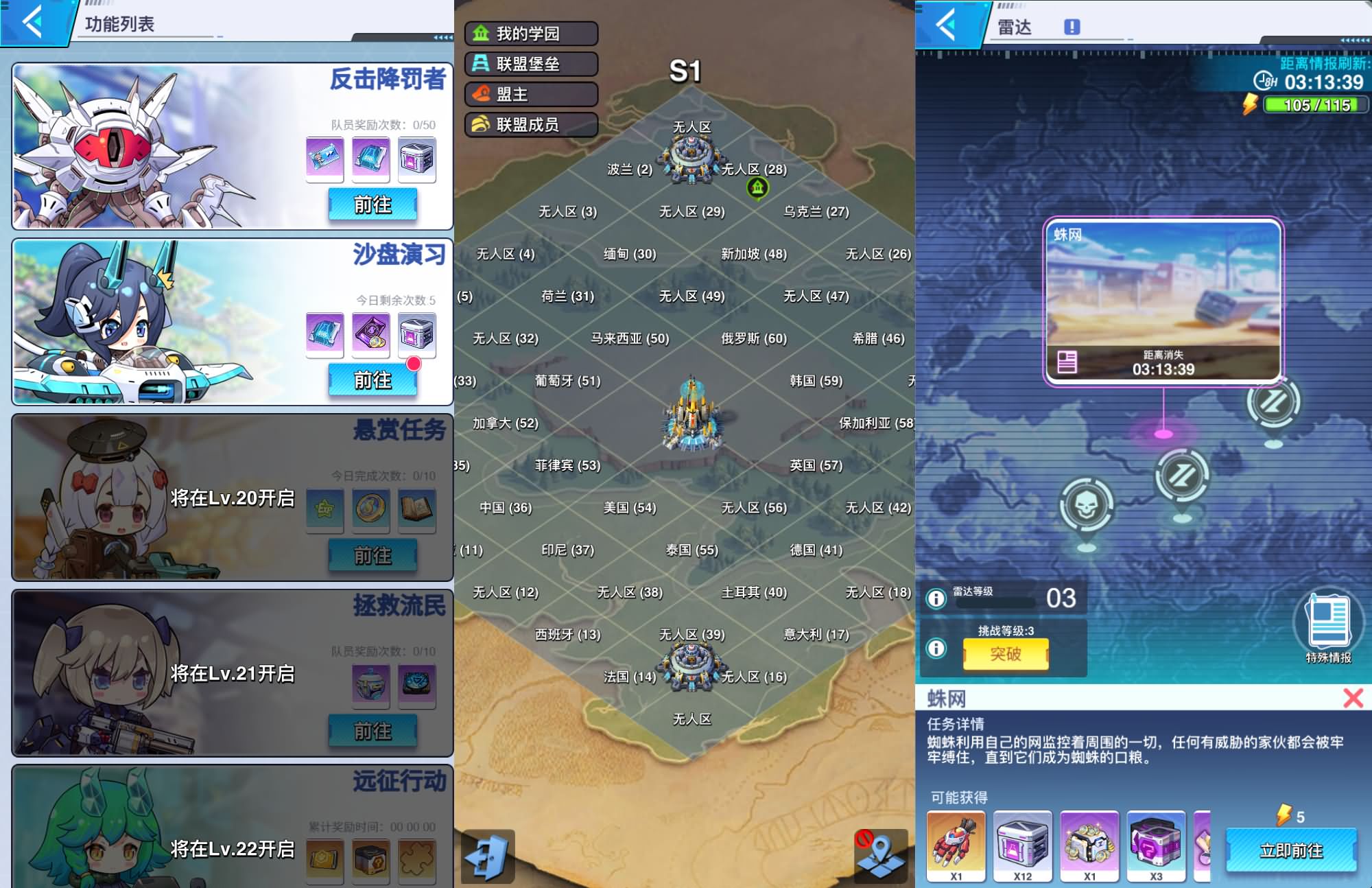Open the map locator icon with no-entry badge
1372x888 pixels.
(882, 855)
